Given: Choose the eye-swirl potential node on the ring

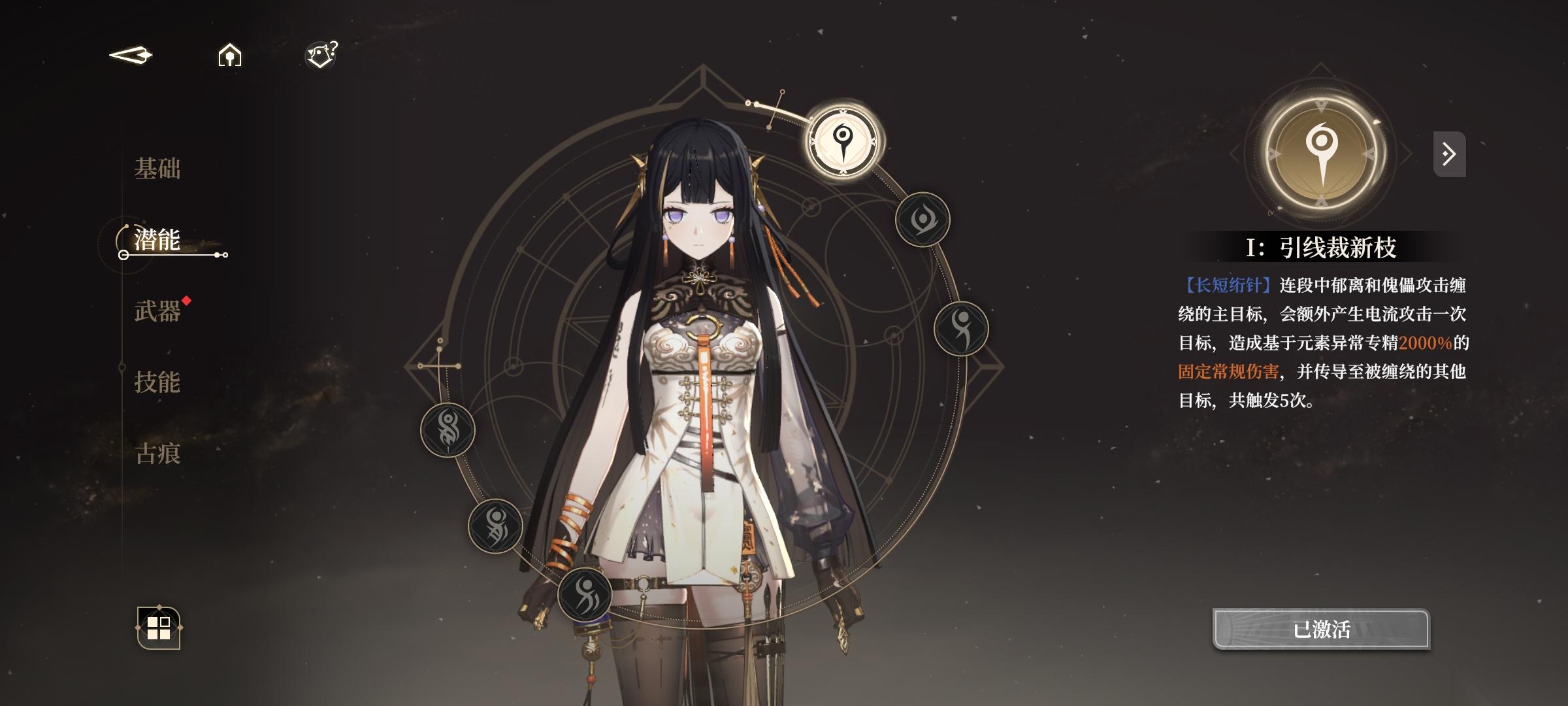Looking at the screenshot, I should pos(922,219).
